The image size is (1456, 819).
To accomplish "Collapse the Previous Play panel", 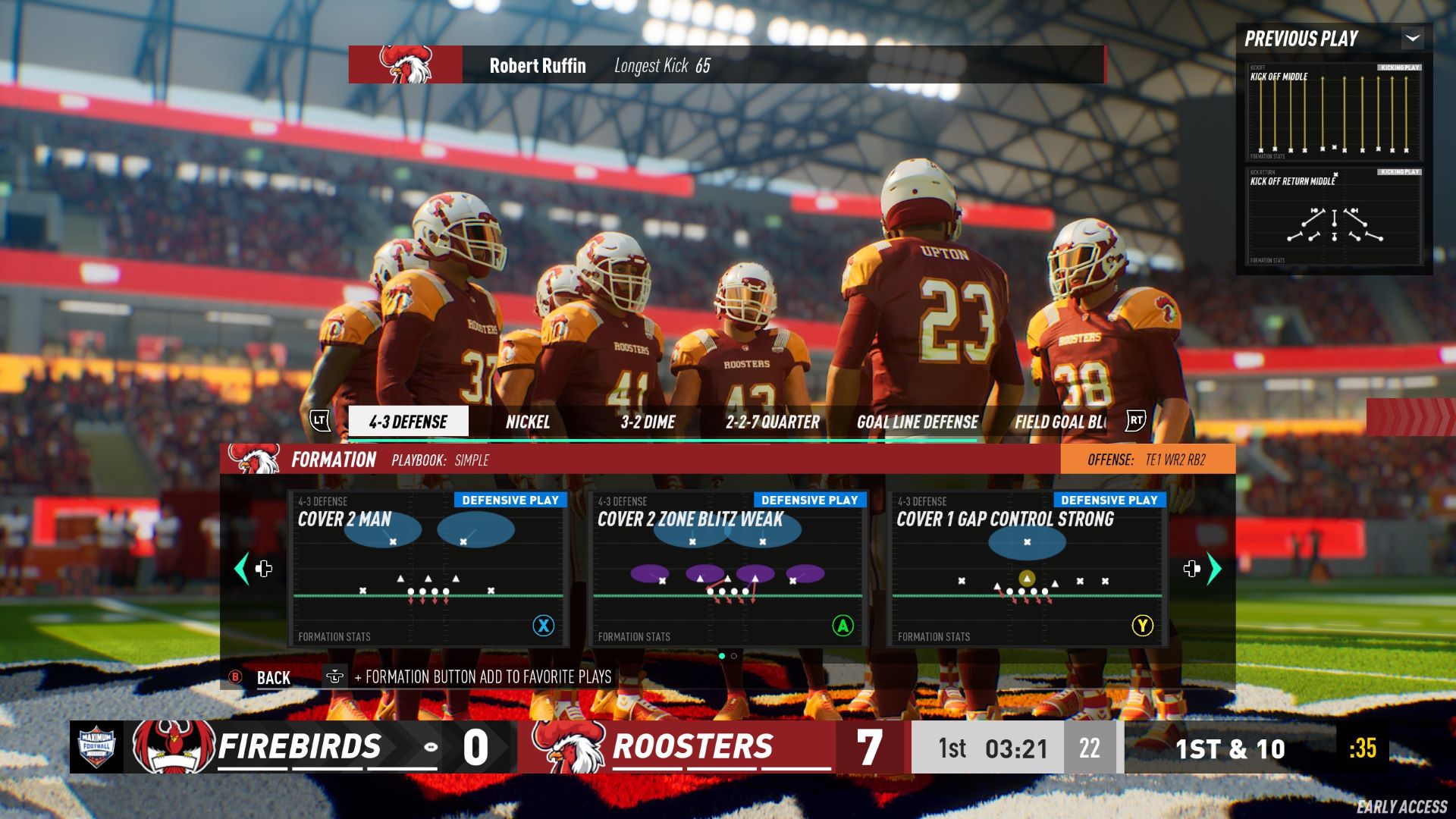I will point(1412,38).
